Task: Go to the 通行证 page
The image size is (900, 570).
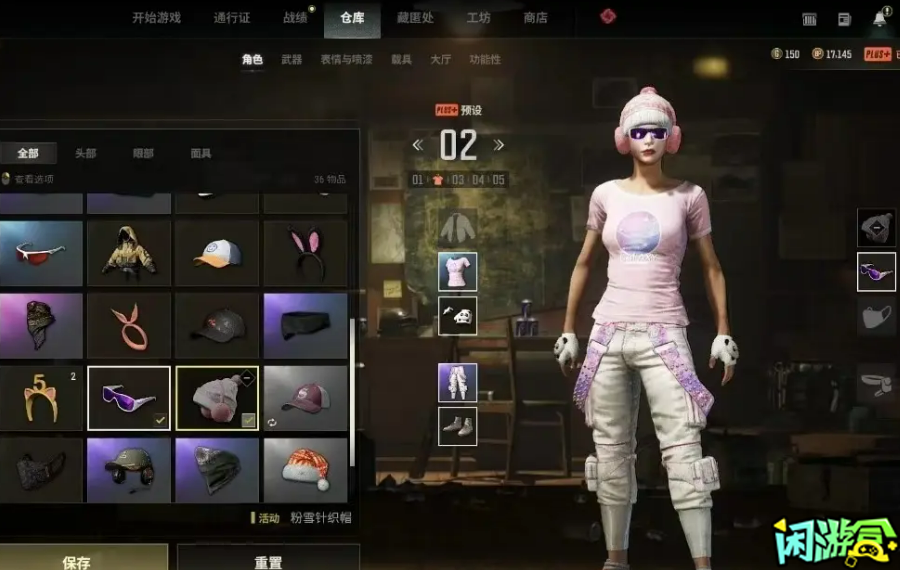Action: [232, 18]
